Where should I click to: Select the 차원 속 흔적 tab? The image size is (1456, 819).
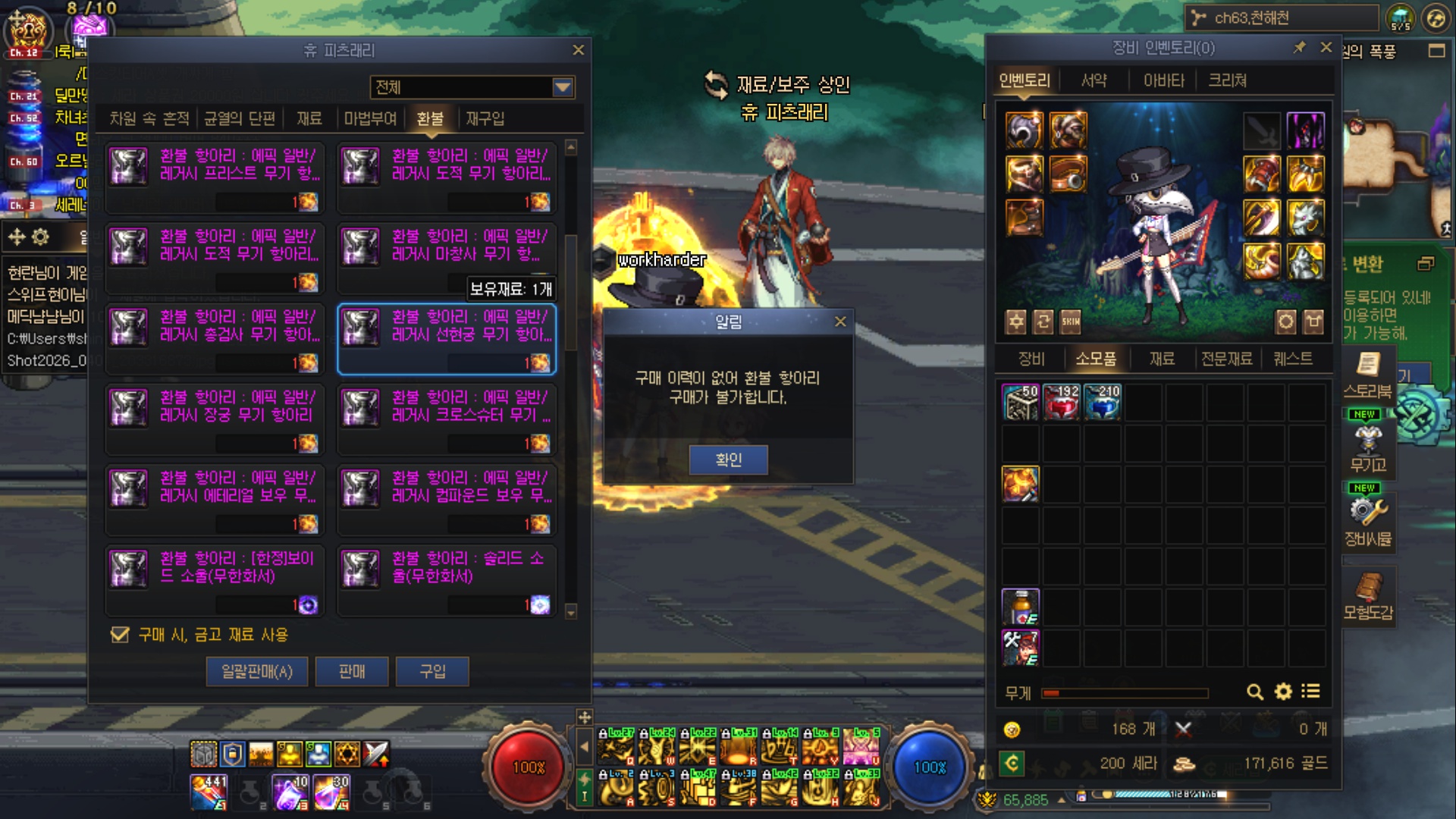coord(149,118)
